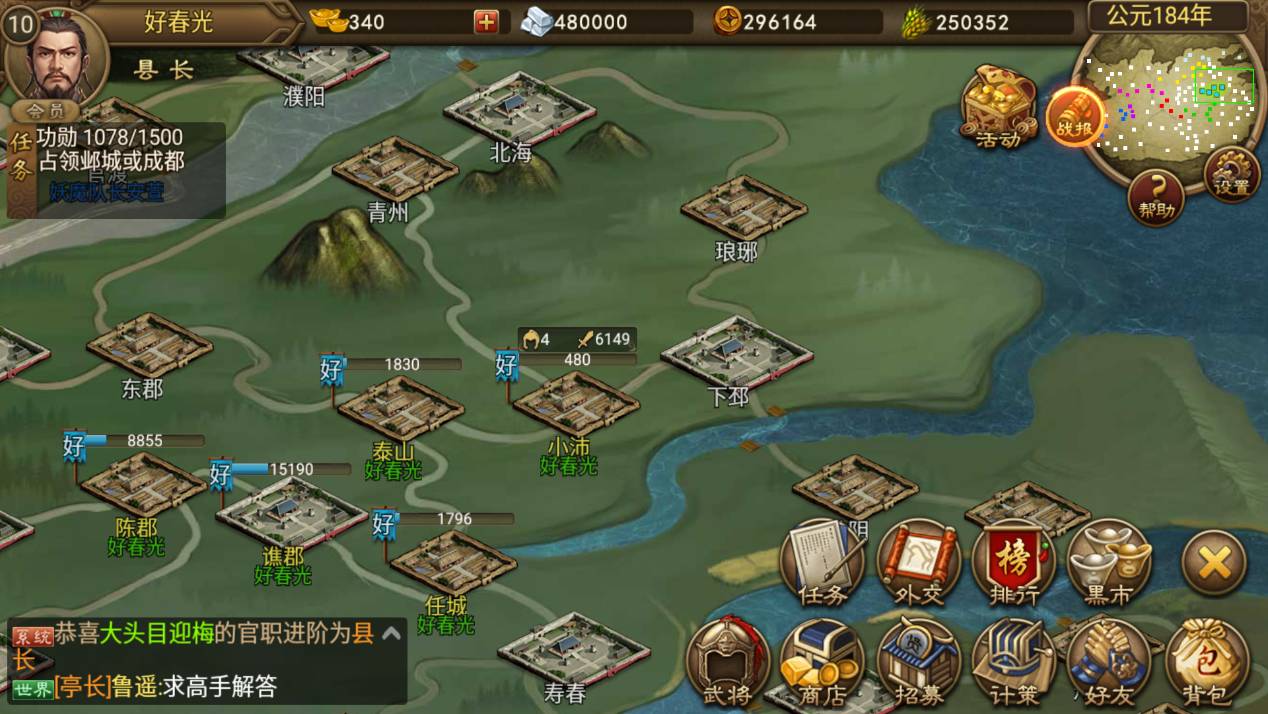Open the 活动 events treasure chest
The image size is (1268, 714).
(998, 105)
